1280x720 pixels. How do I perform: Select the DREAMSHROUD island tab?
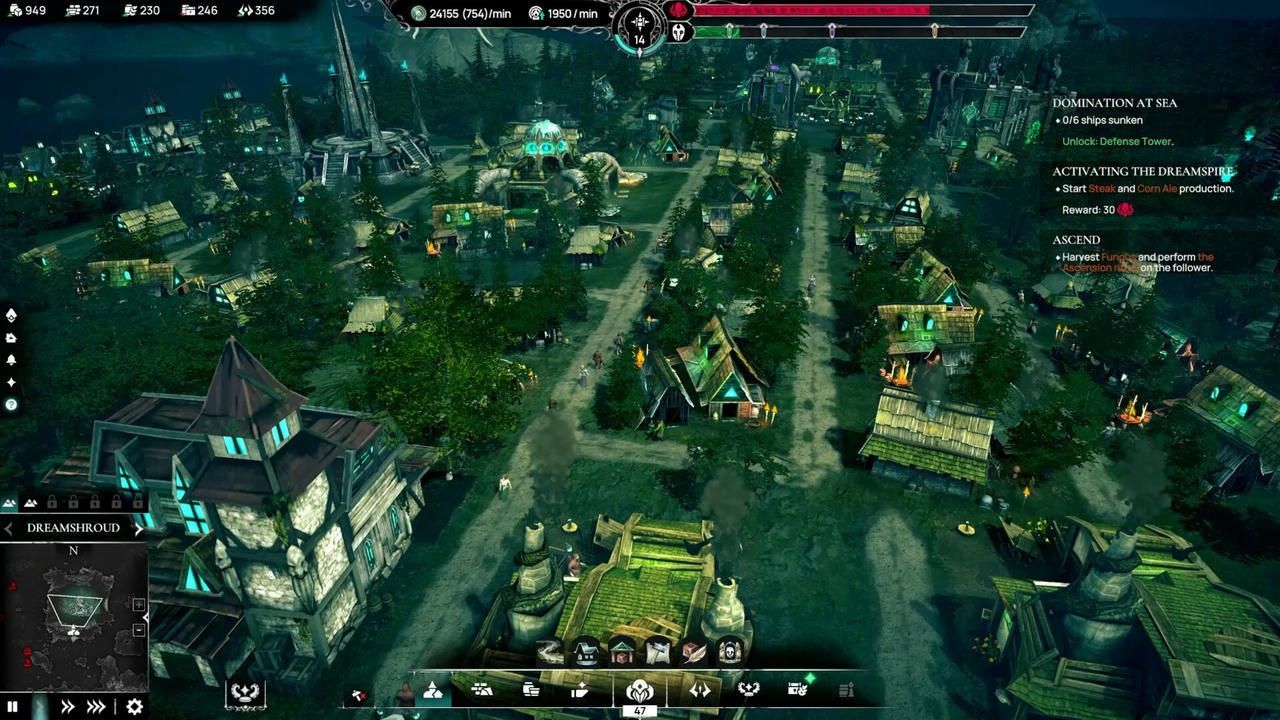coord(75,527)
